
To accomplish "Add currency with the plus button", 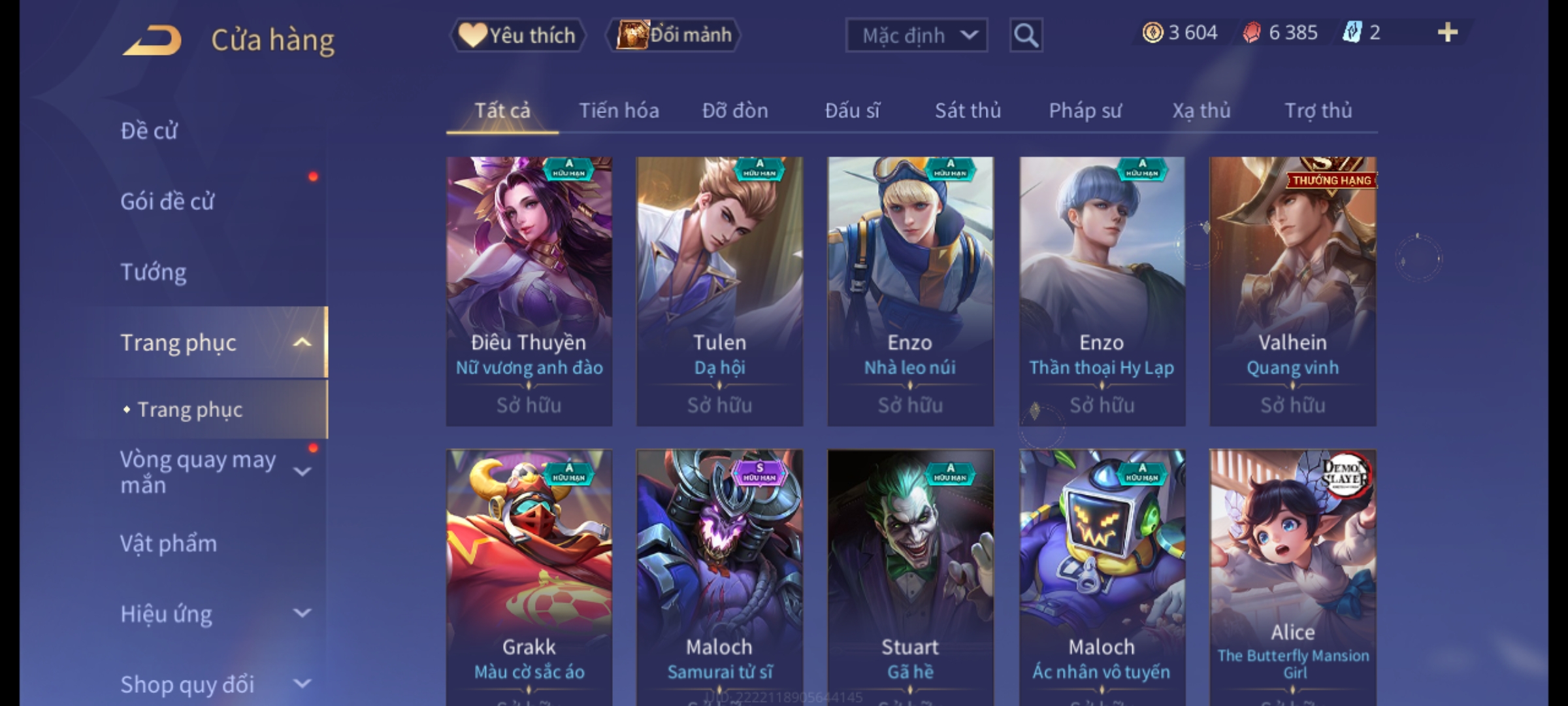I will click(1448, 33).
